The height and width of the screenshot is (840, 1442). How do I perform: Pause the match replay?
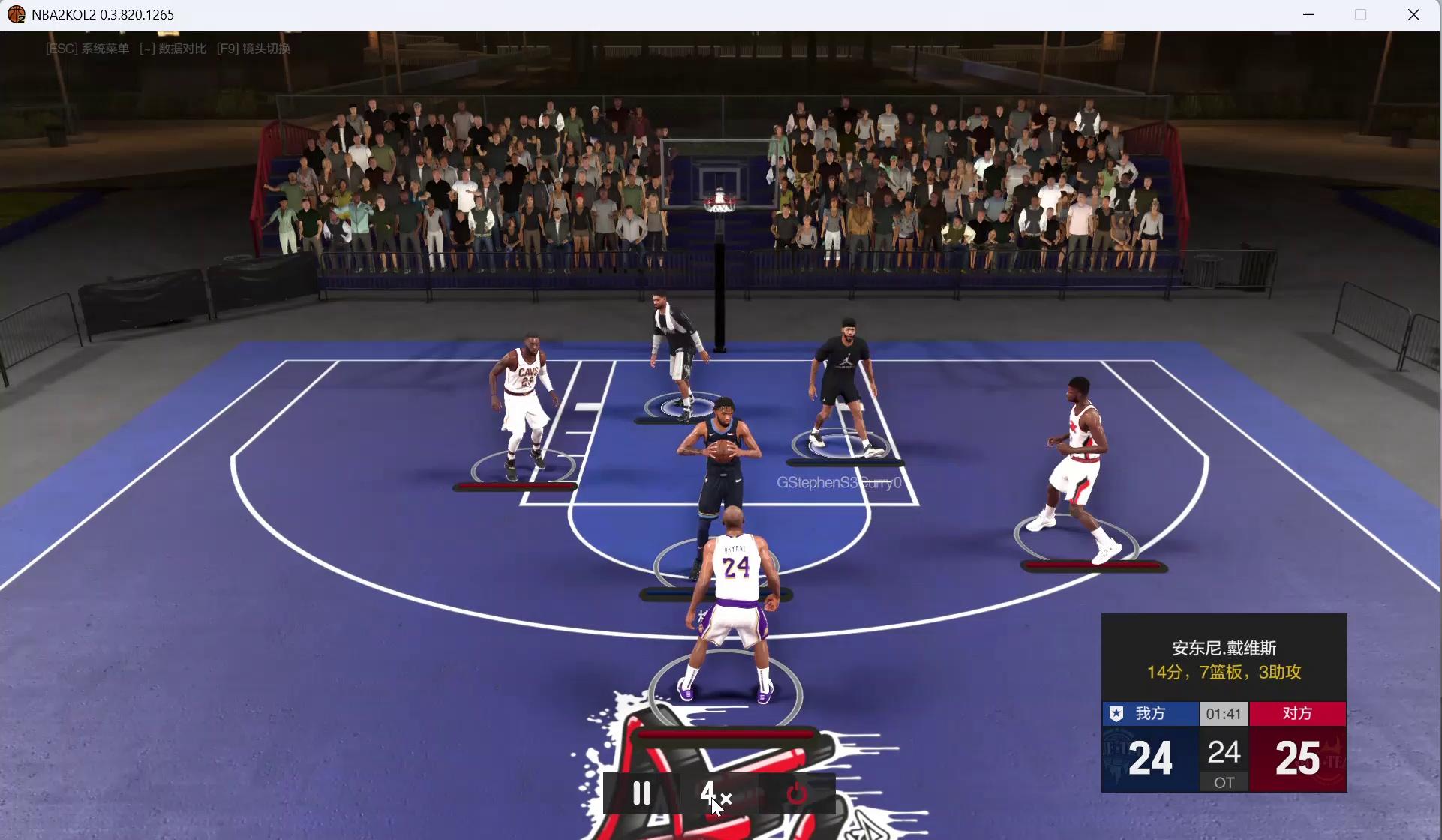641,793
